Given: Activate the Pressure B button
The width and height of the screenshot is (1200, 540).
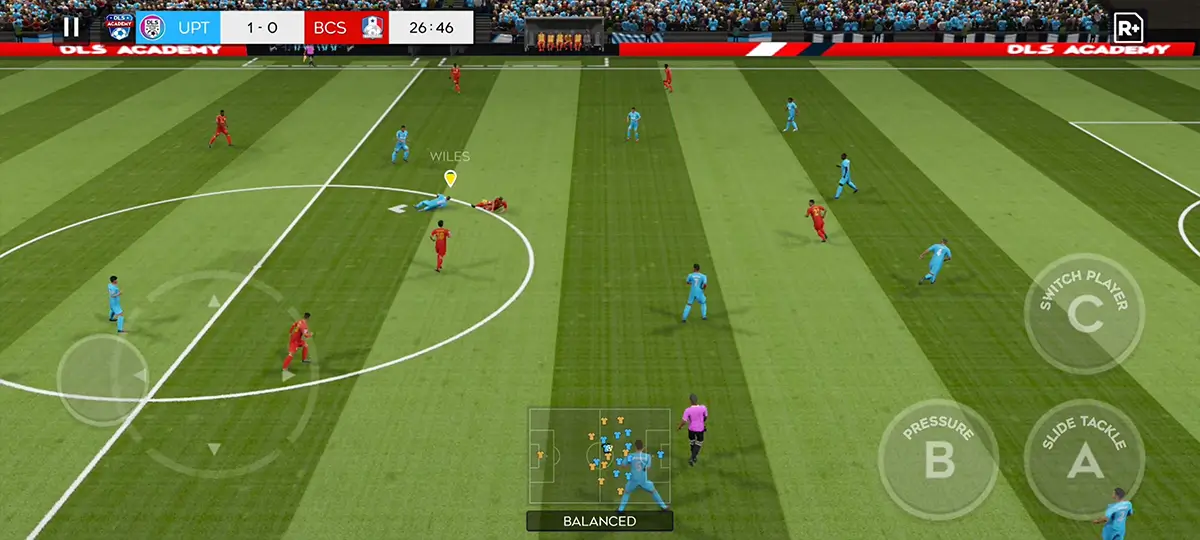Looking at the screenshot, I should click(938, 459).
